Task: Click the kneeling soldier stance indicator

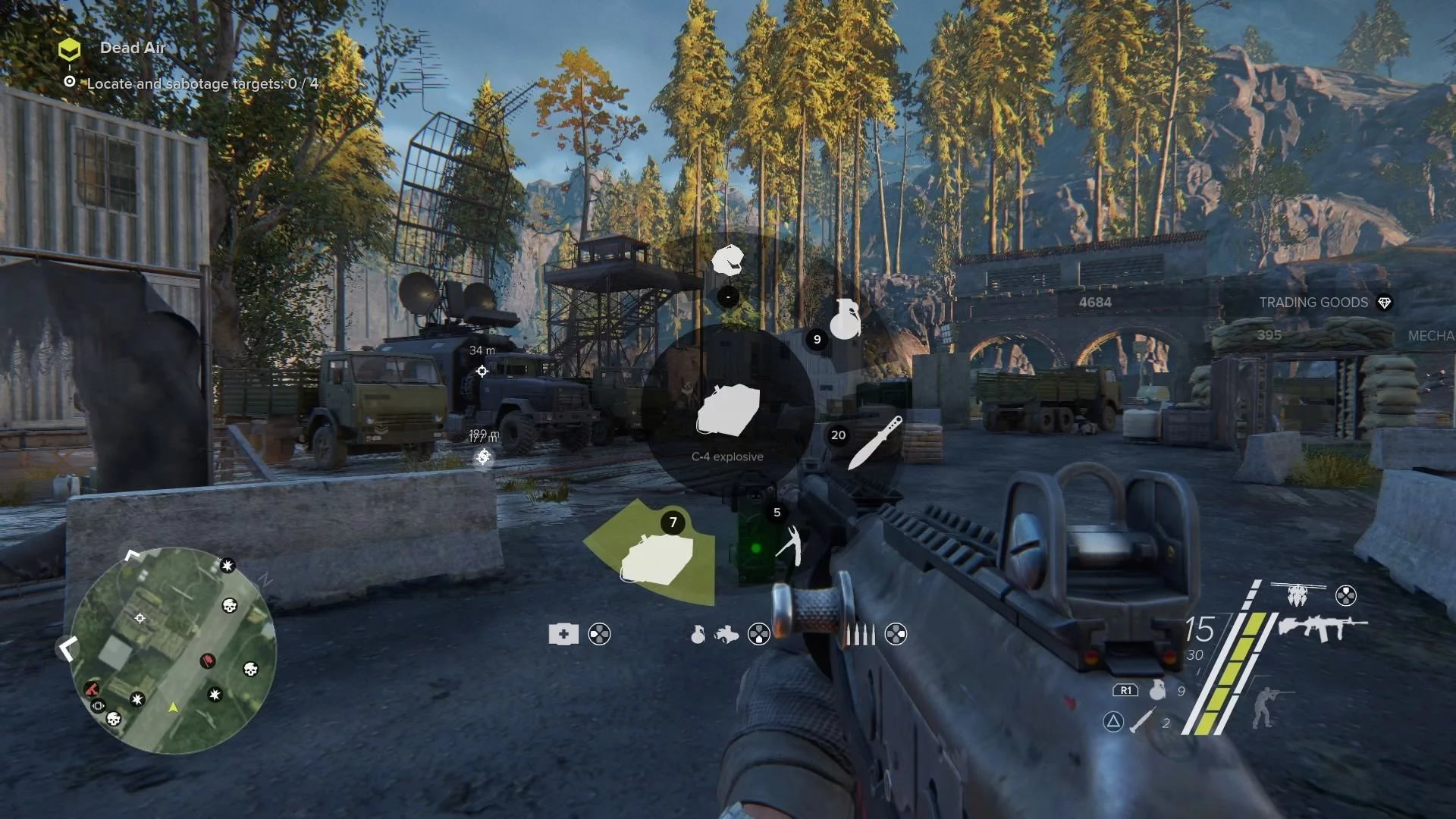Action: click(x=1263, y=707)
